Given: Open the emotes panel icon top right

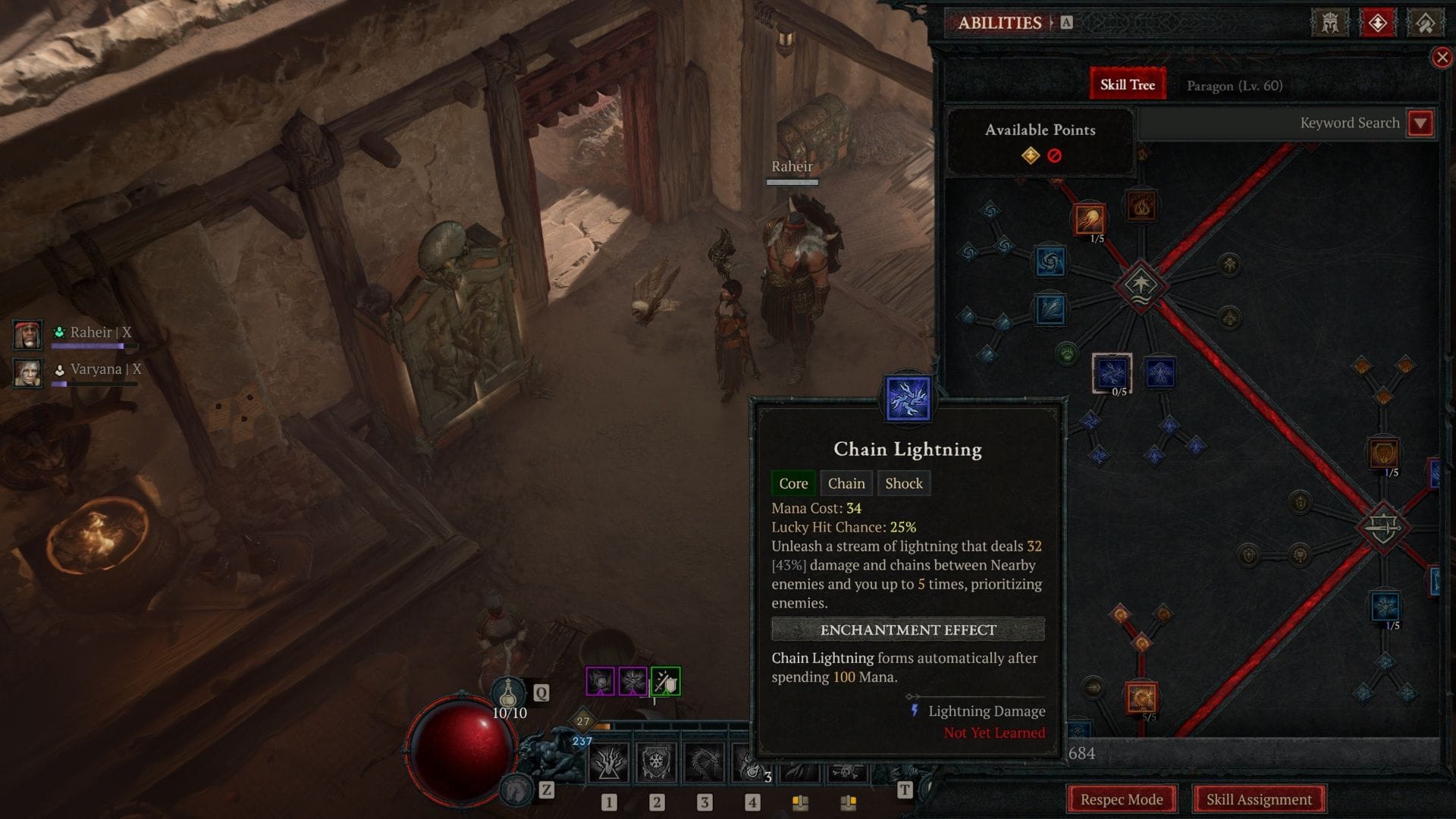Looking at the screenshot, I should 1426,23.
